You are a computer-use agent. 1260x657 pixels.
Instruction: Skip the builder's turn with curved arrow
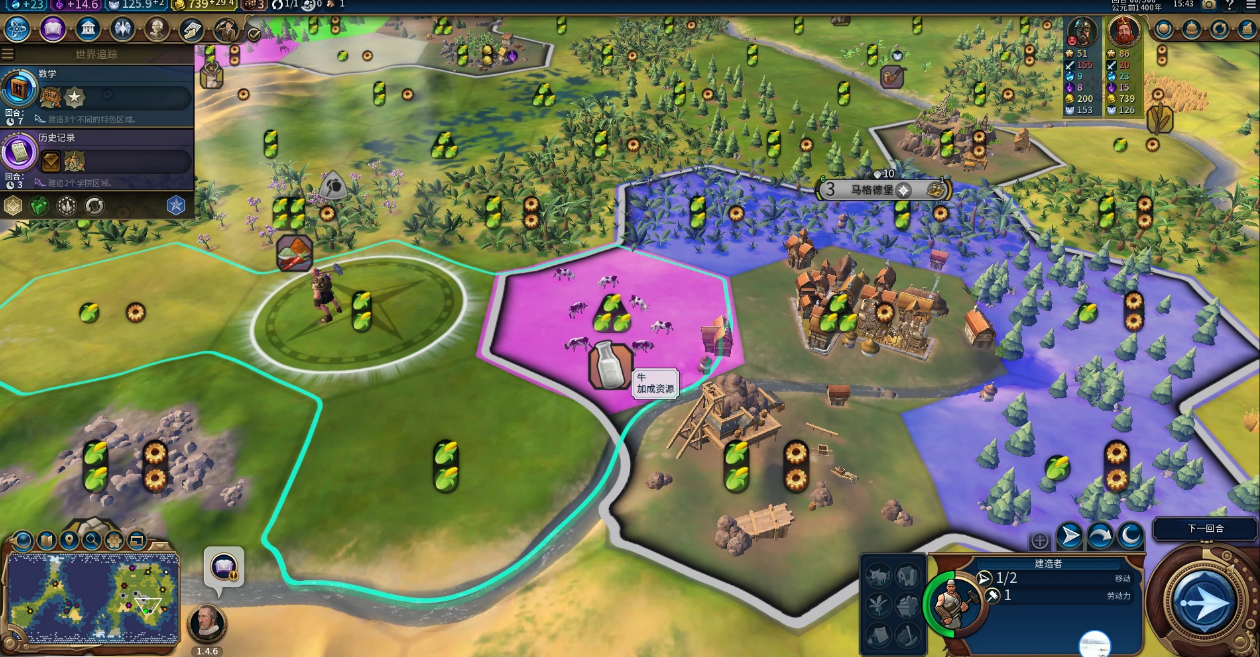coord(1100,537)
